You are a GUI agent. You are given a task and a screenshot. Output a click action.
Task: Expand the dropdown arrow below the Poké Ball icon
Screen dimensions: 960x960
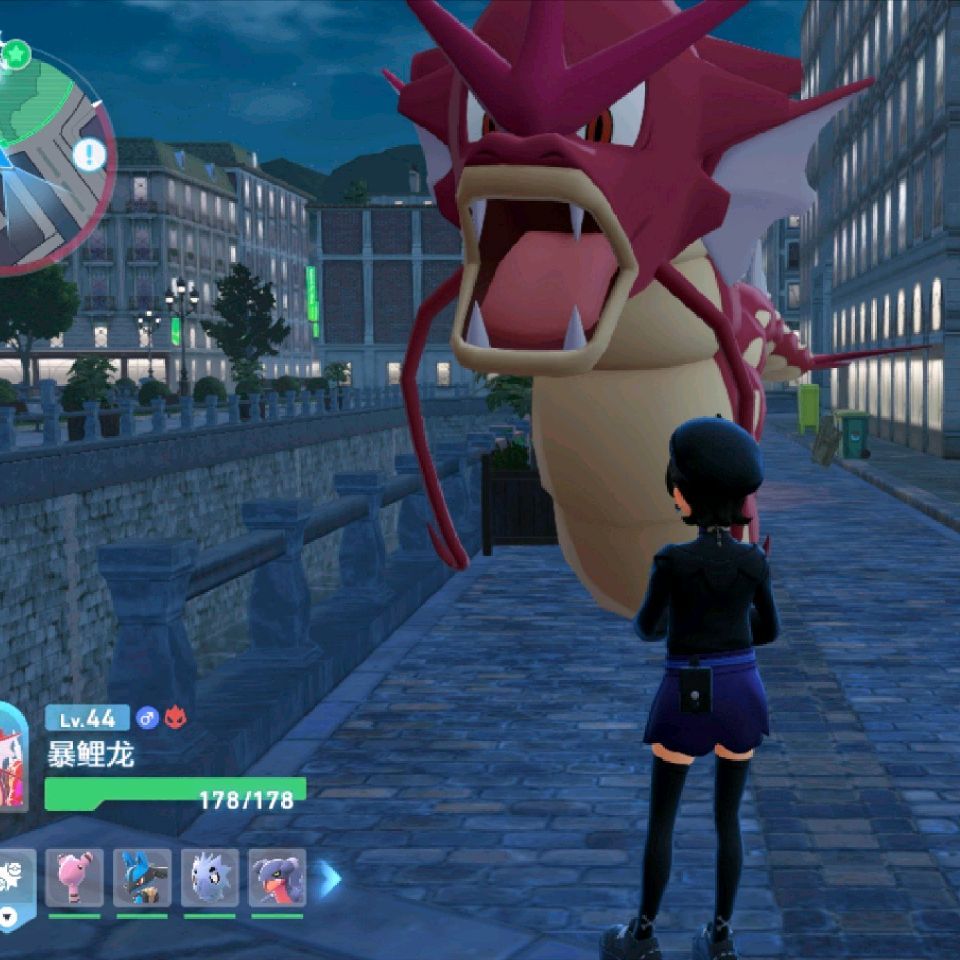(8, 916)
